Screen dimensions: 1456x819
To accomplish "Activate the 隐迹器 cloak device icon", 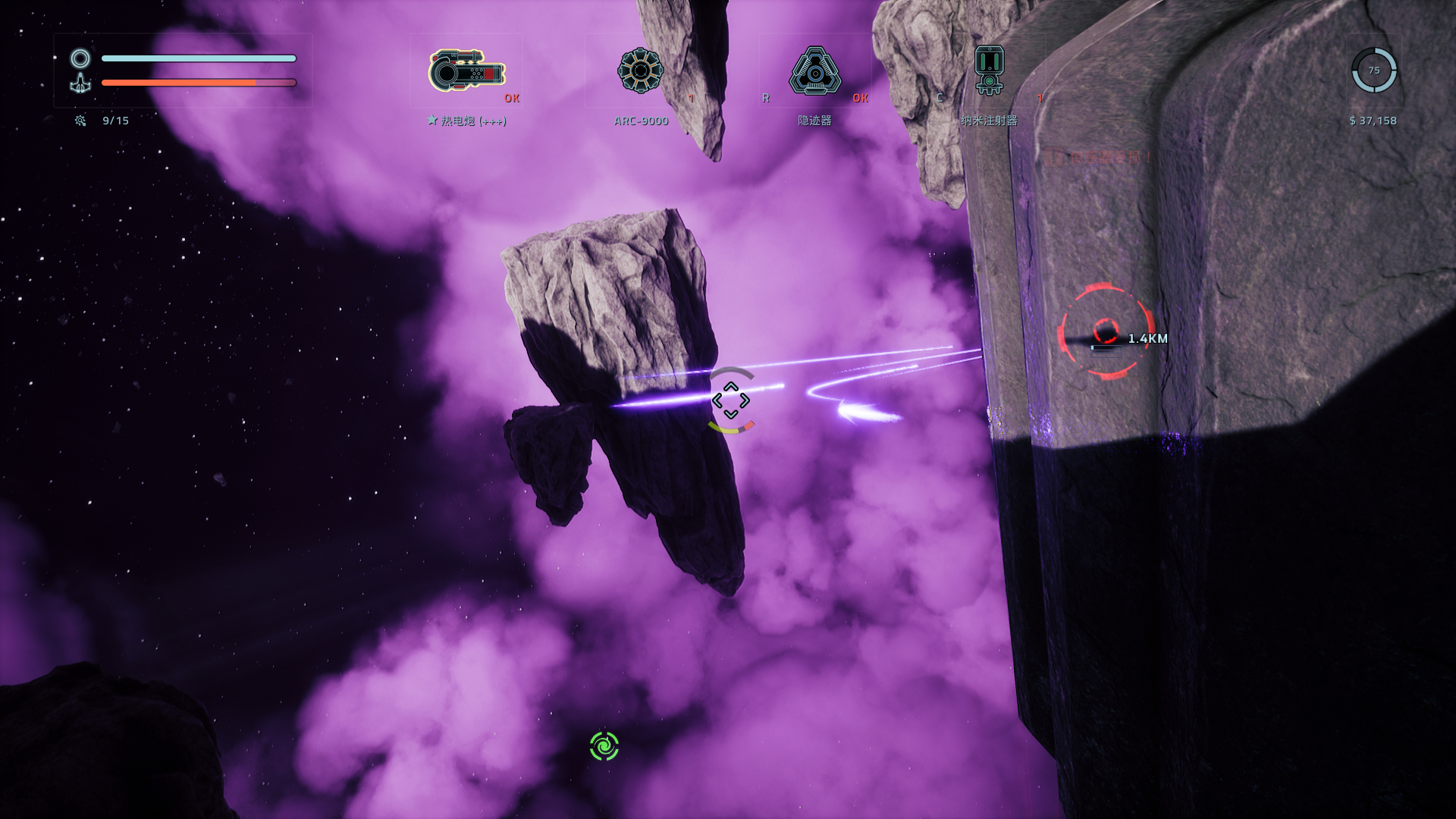I will click(x=814, y=71).
